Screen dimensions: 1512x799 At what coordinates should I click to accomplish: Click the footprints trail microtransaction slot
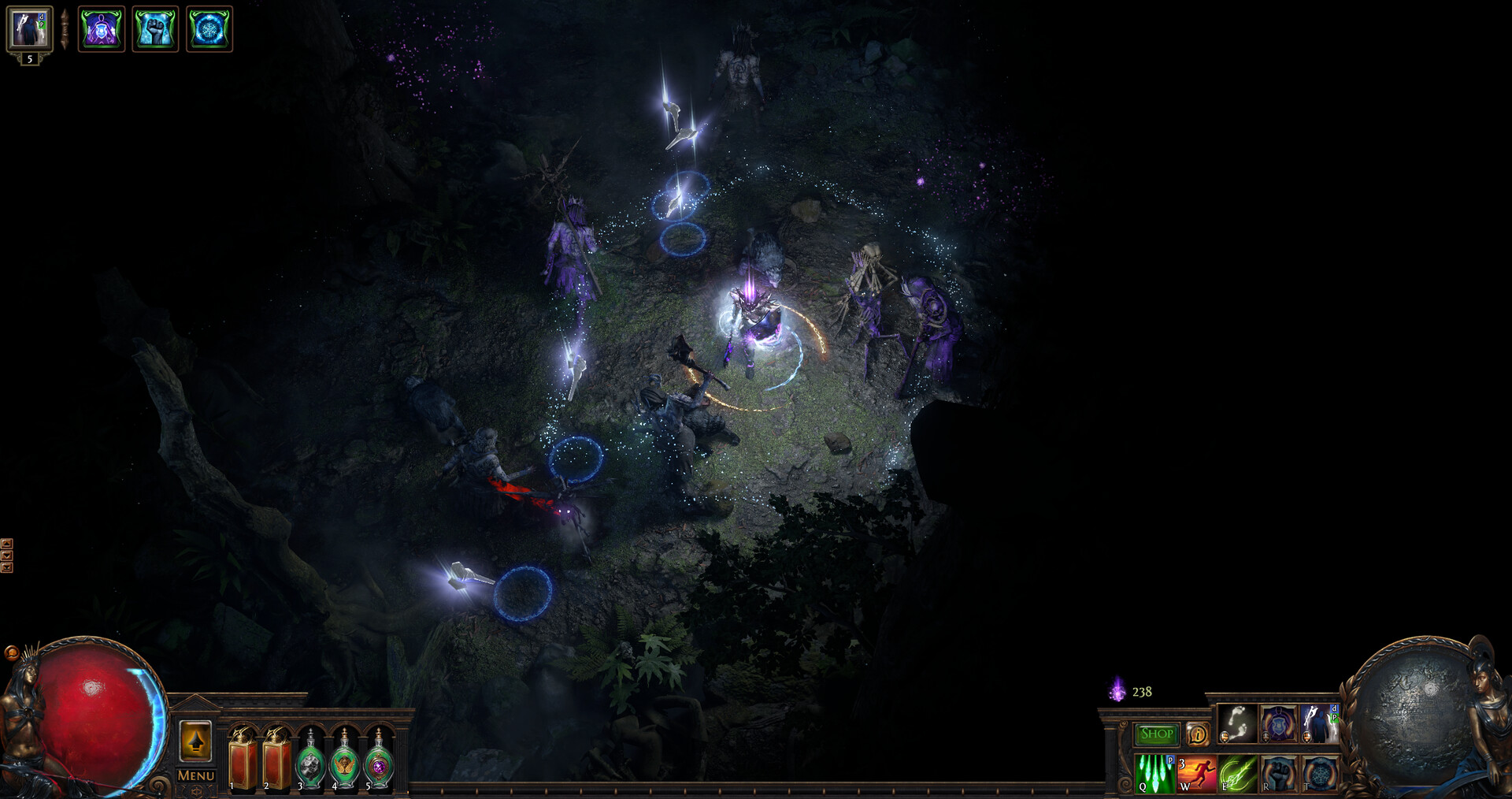1237,723
